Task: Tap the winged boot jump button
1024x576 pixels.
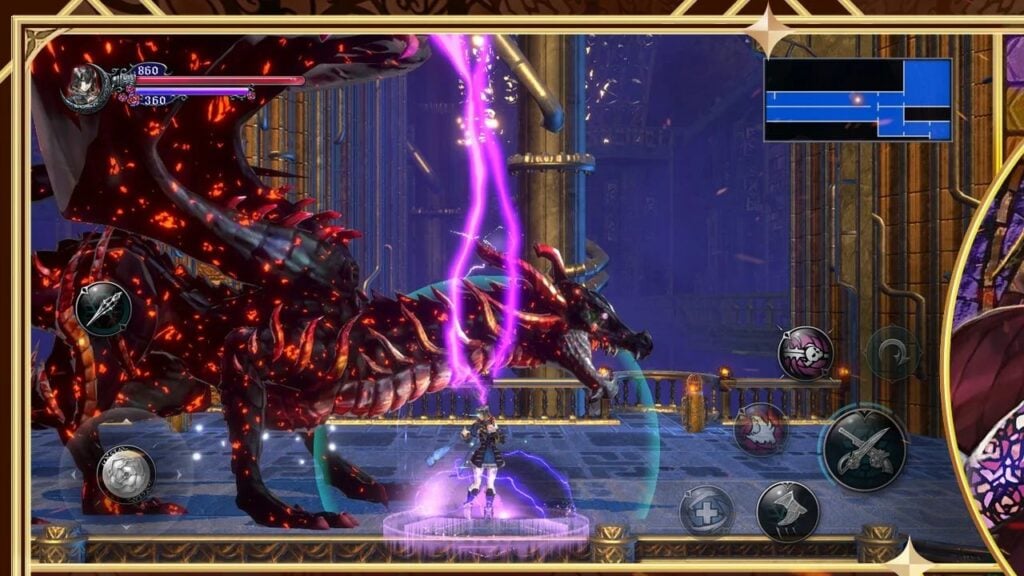Action: tap(788, 511)
